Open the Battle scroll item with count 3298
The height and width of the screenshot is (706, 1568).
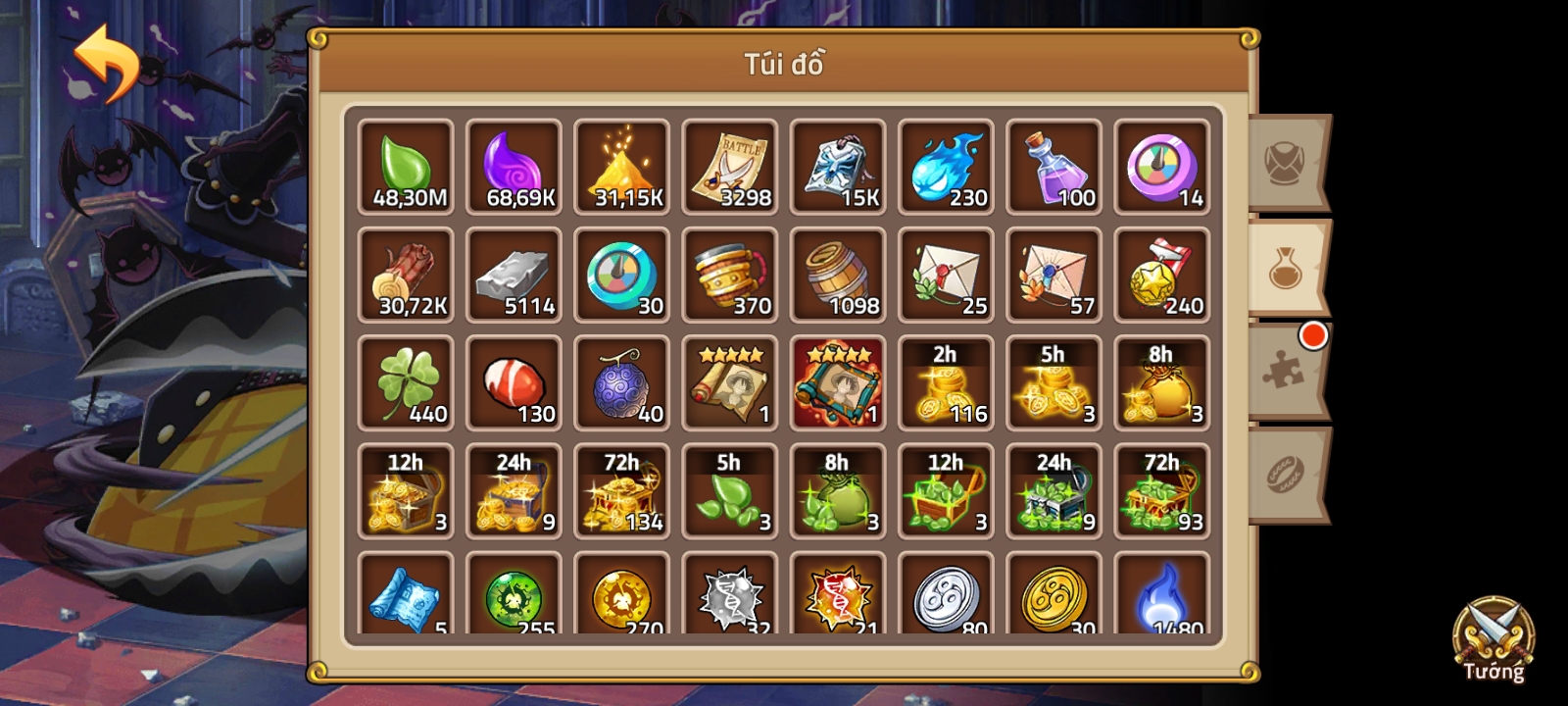729,167
